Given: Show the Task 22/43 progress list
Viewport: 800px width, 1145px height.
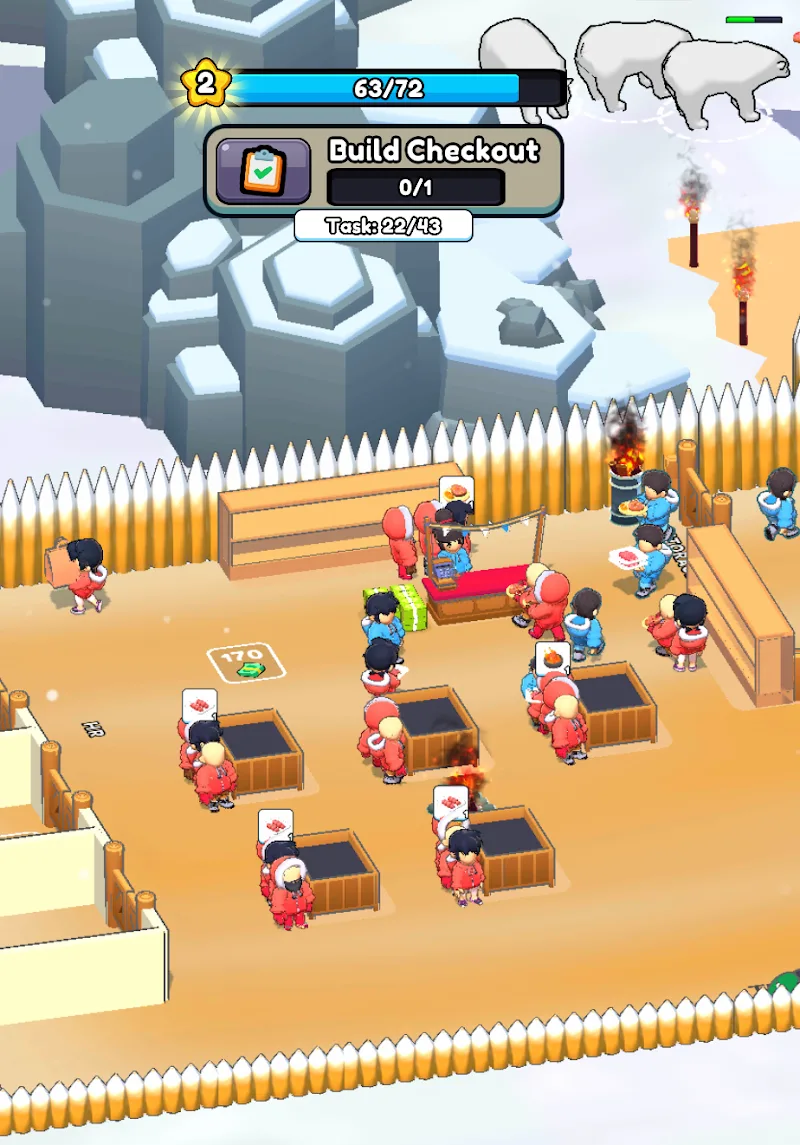Looking at the screenshot, I should coord(383,226).
